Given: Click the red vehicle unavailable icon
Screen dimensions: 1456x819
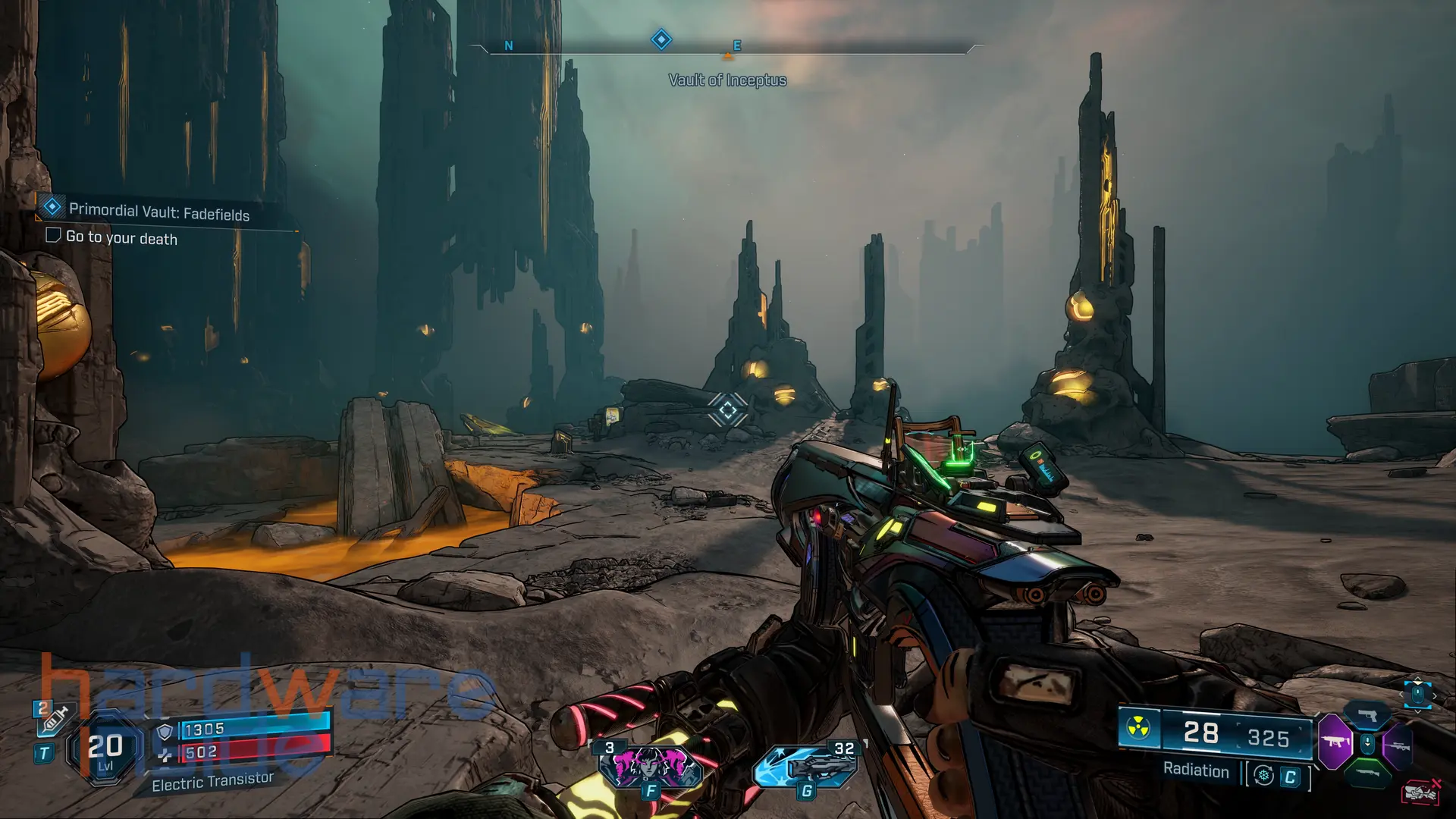Looking at the screenshot, I should 1420,792.
